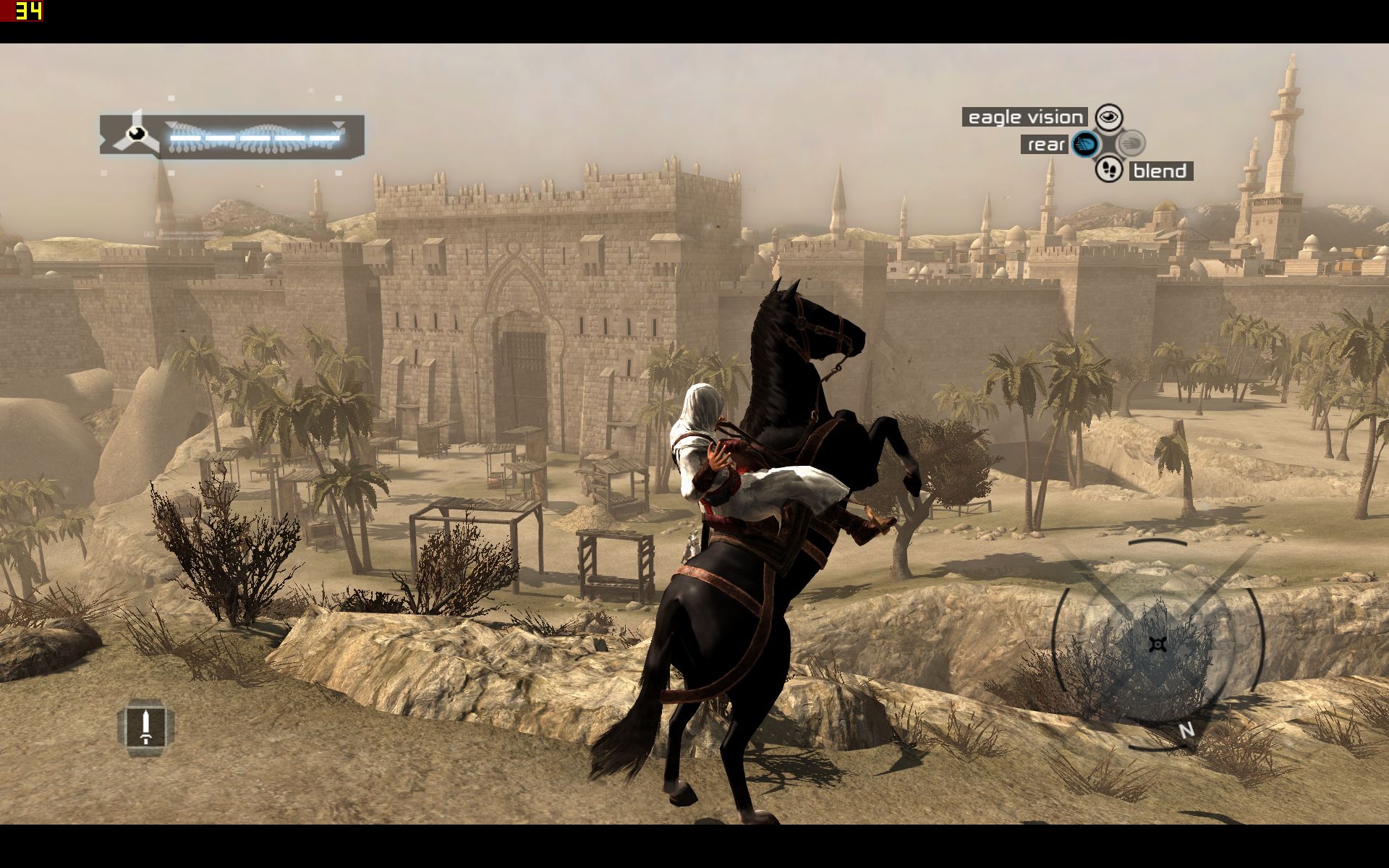The width and height of the screenshot is (1389, 868).
Task: Click the synchronization emblem icon
Action: tap(135, 134)
